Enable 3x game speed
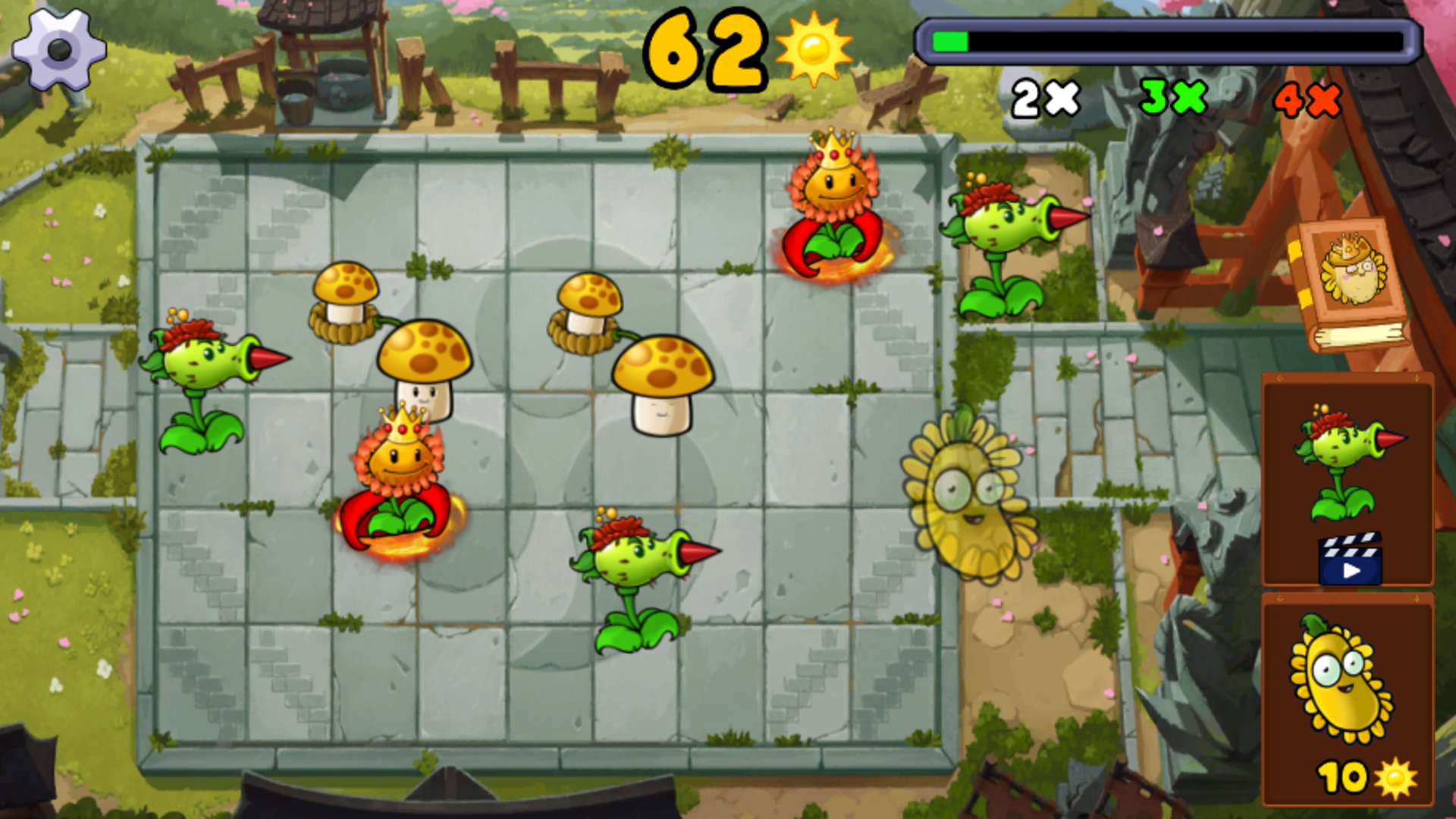1456x819 pixels. click(1172, 97)
